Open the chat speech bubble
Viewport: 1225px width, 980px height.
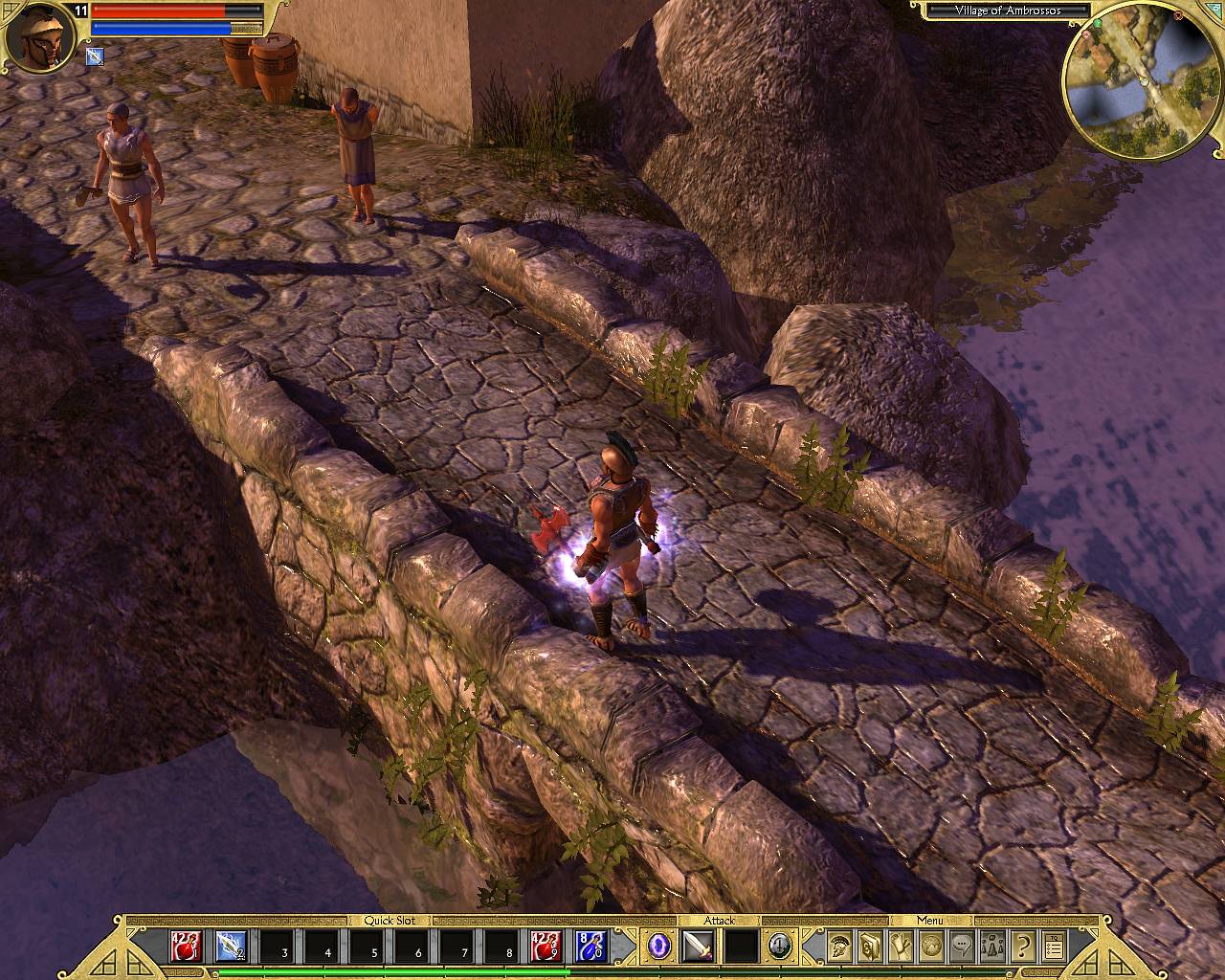(x=962, y=947)
